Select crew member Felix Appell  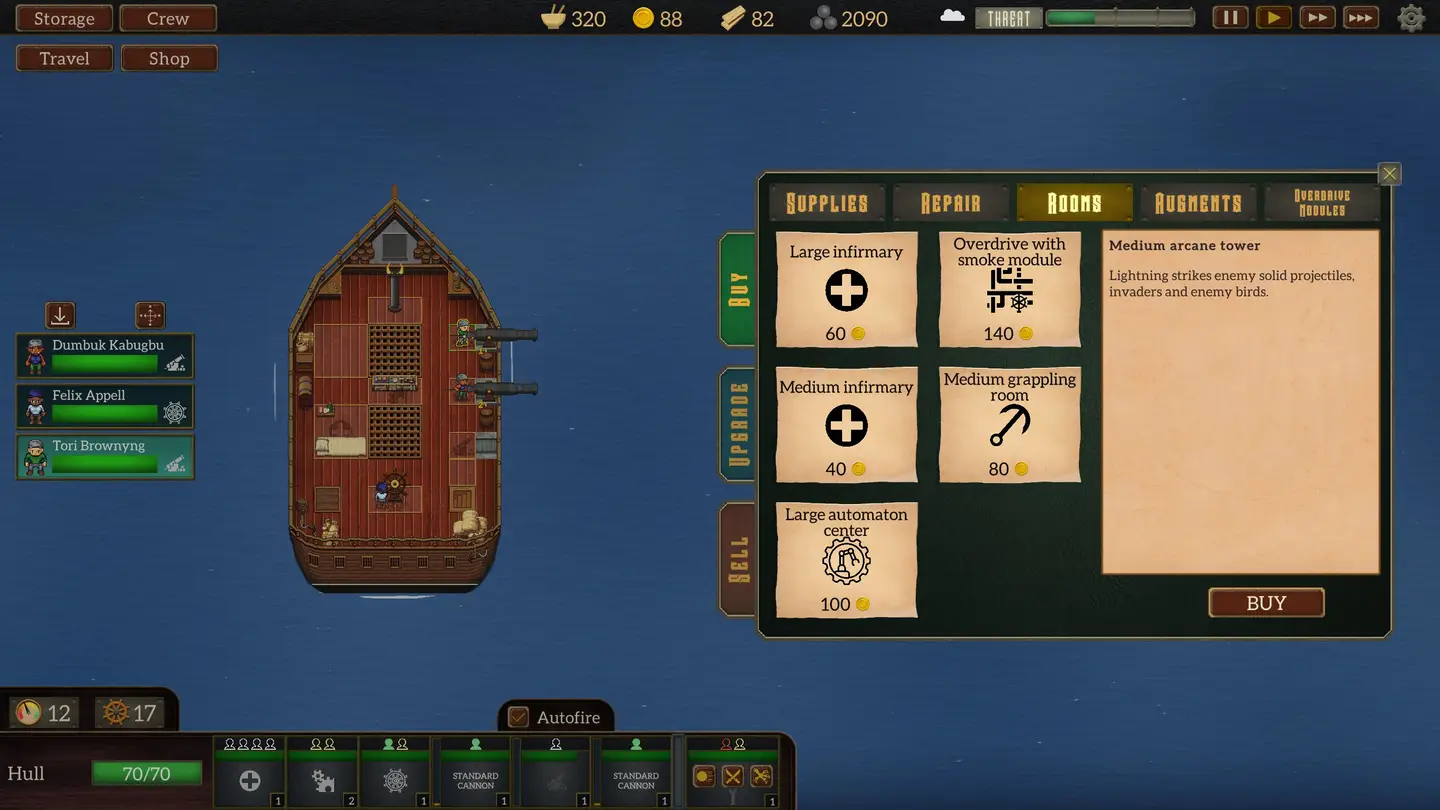click(x=105, y=406)
